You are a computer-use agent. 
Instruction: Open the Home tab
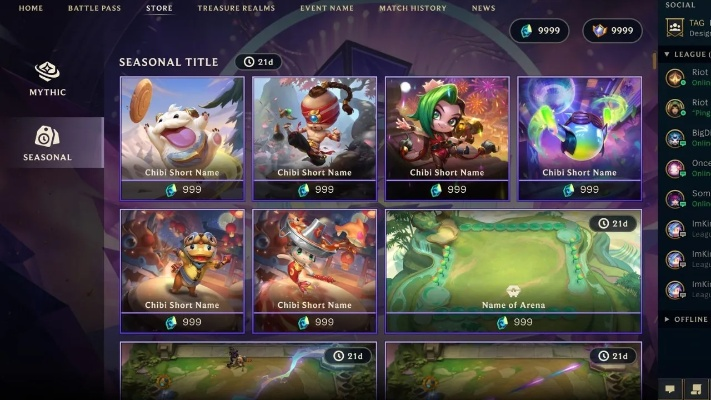click(31, 8)
